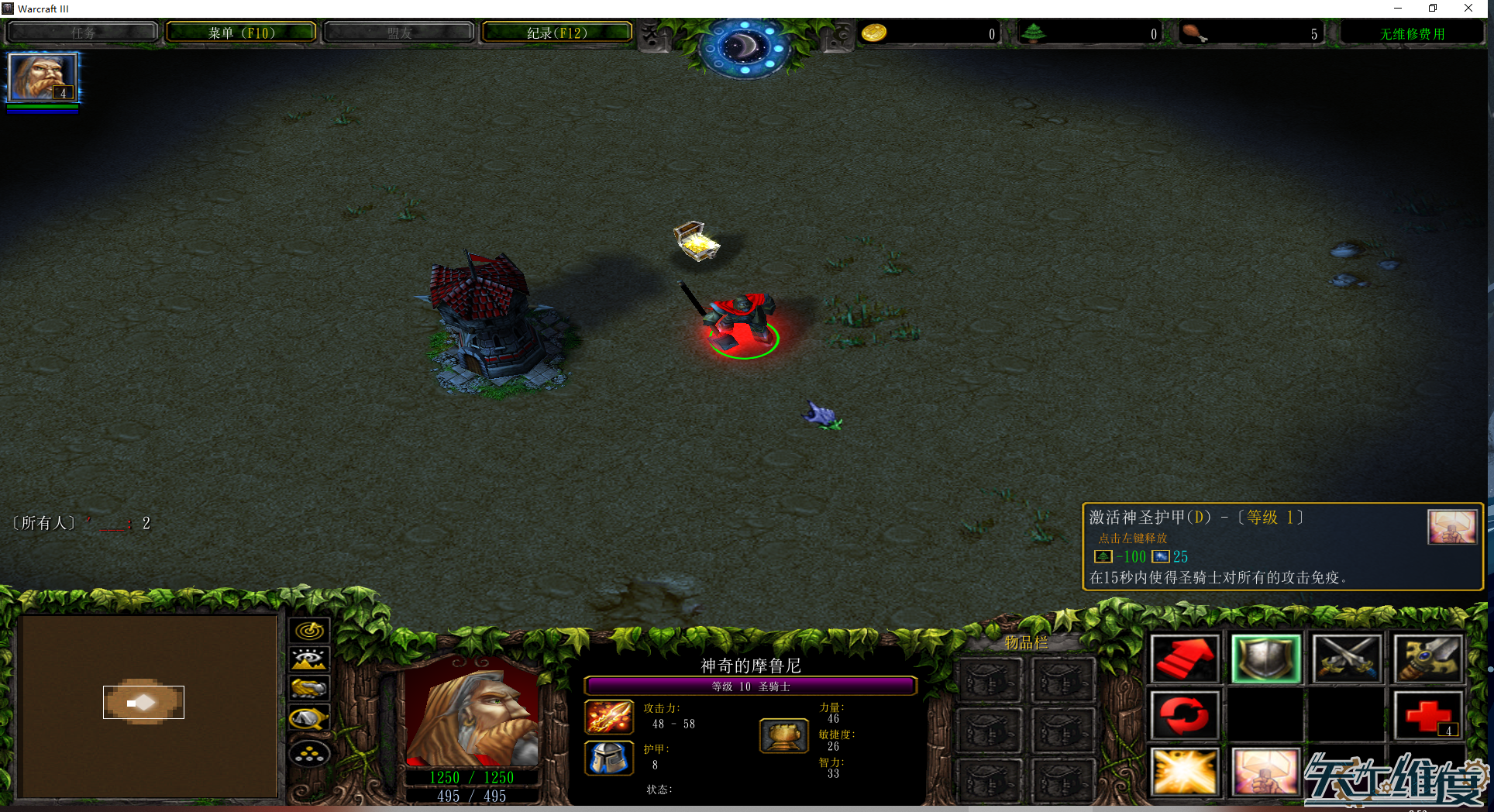
Task: Open the 菜单 (F10) game menu
Action: point(241,33)
